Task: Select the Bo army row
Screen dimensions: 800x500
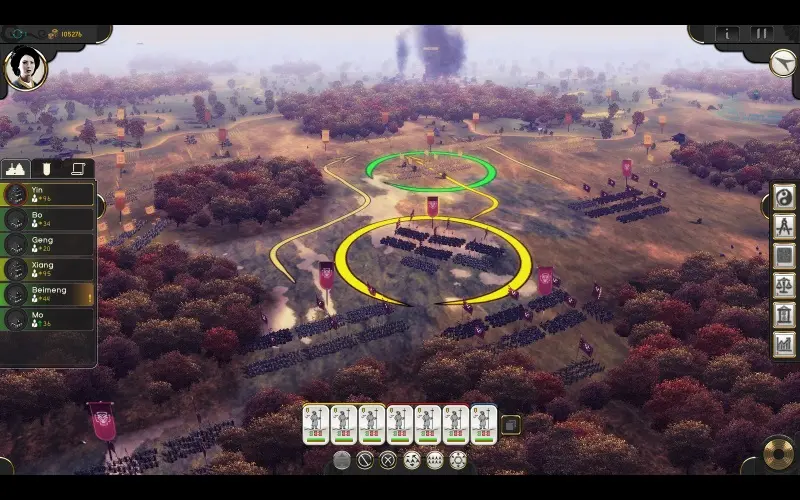Action: point(50,218)
